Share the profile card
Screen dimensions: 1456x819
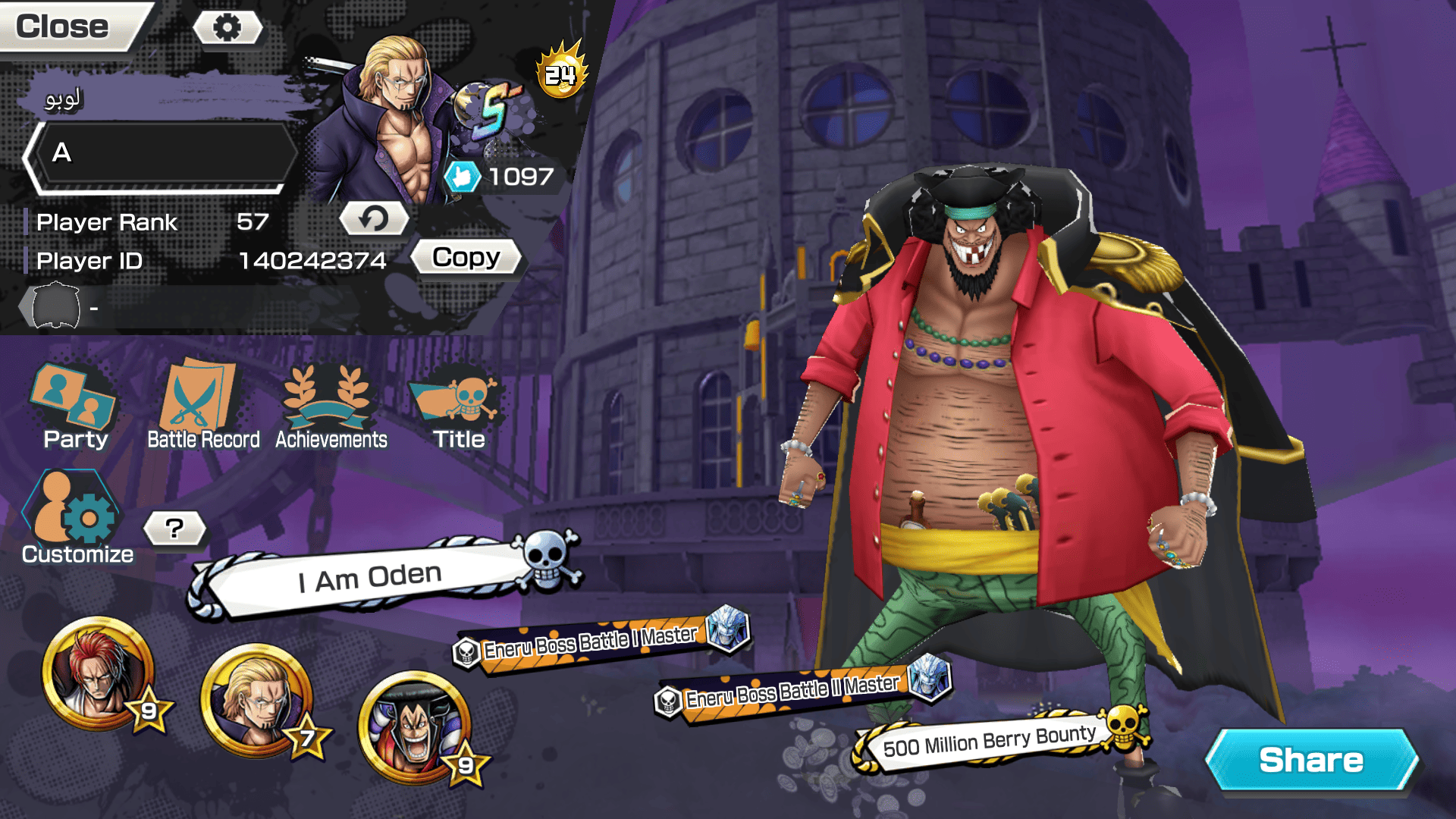coord(1310,760)
